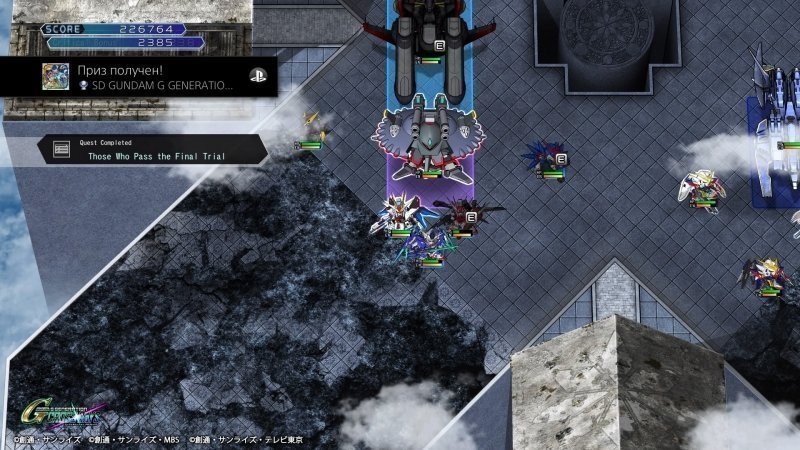Open the Приз получен! trophy notification
800x450 pixels.
tap(150, 78)
